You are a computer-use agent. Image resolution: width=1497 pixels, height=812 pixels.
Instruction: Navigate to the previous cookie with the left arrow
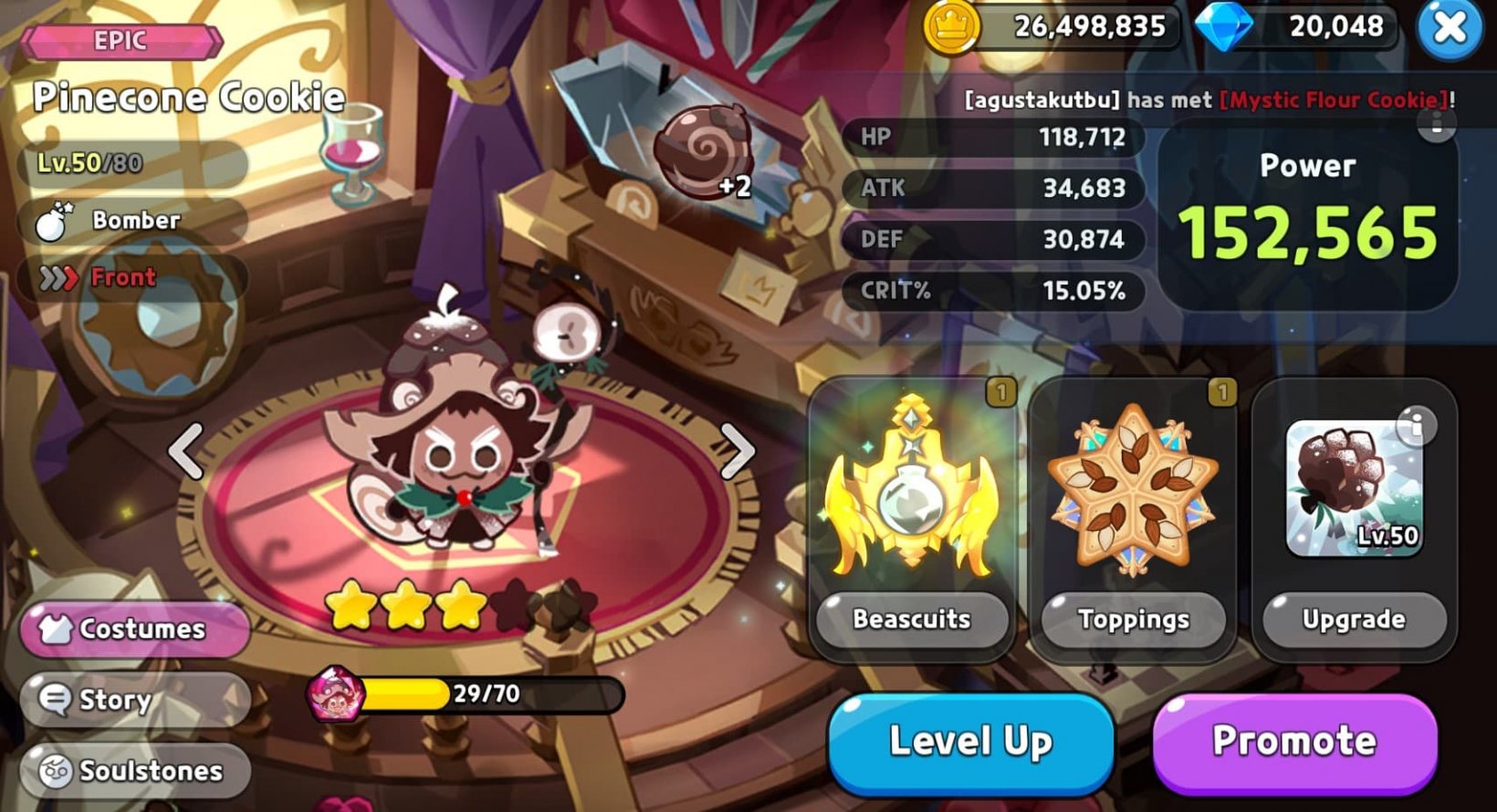(187, 450)
